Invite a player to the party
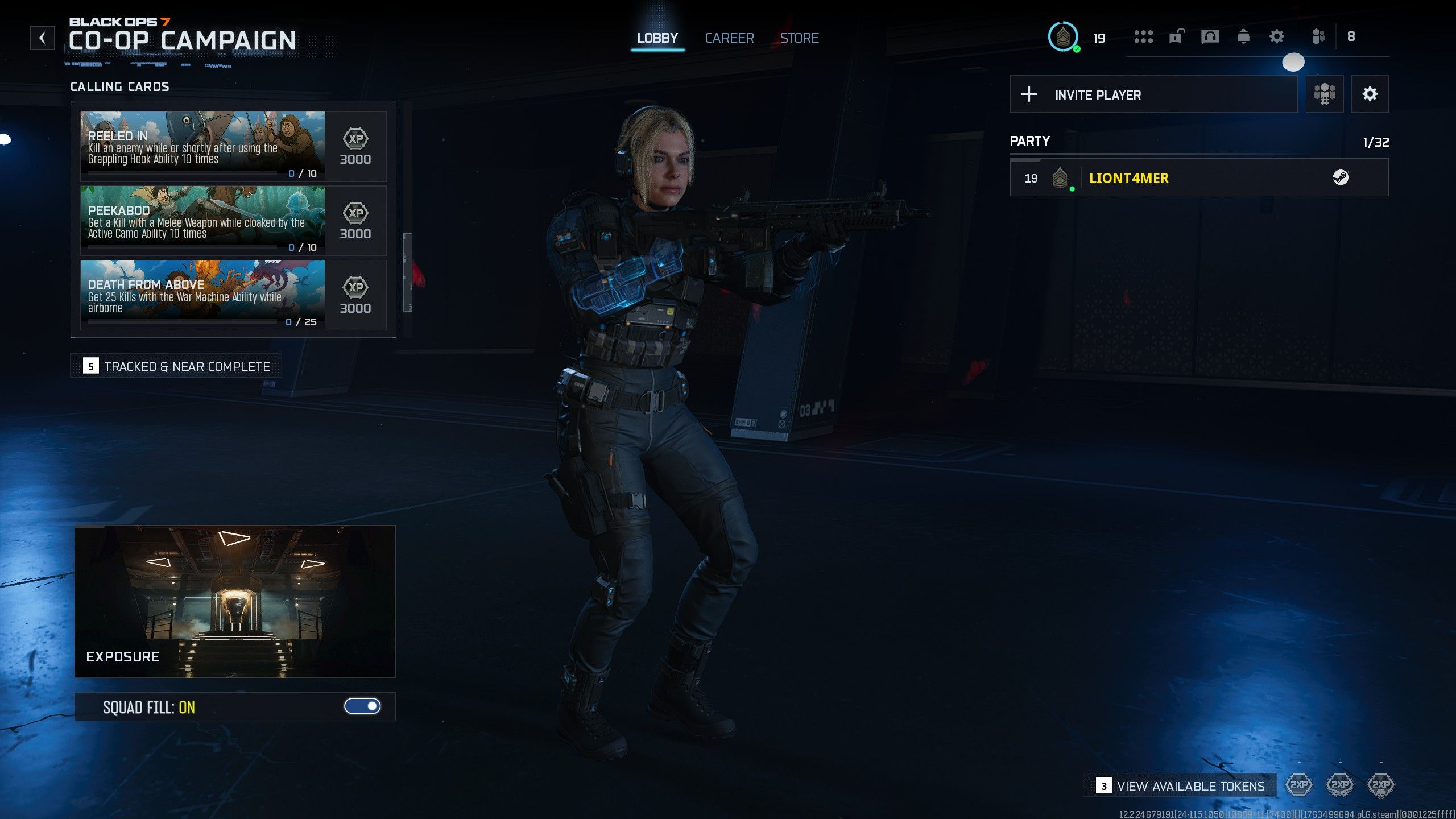 [1153, 94]
